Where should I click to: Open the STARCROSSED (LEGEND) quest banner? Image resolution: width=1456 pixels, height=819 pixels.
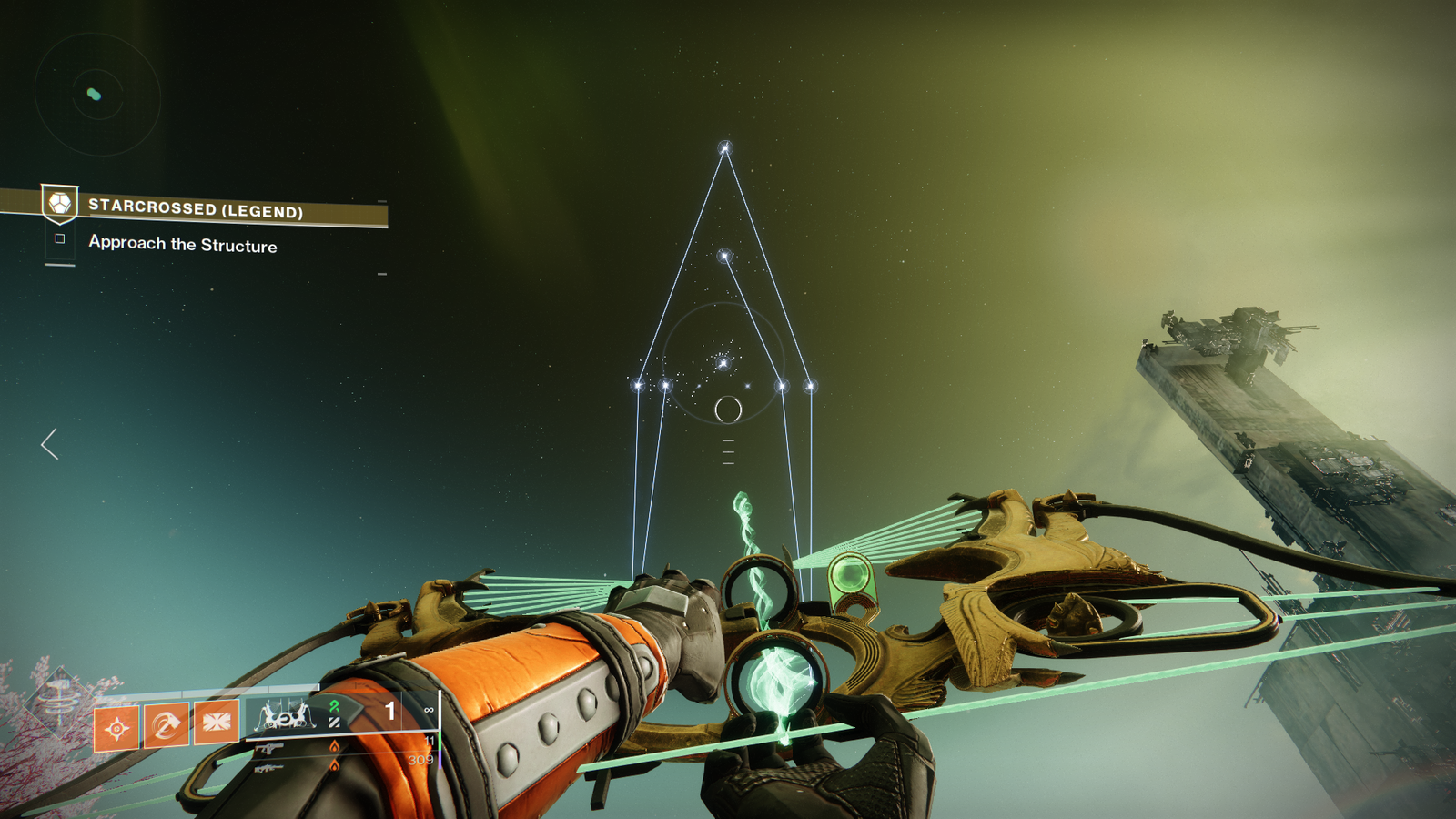[196, 209]
